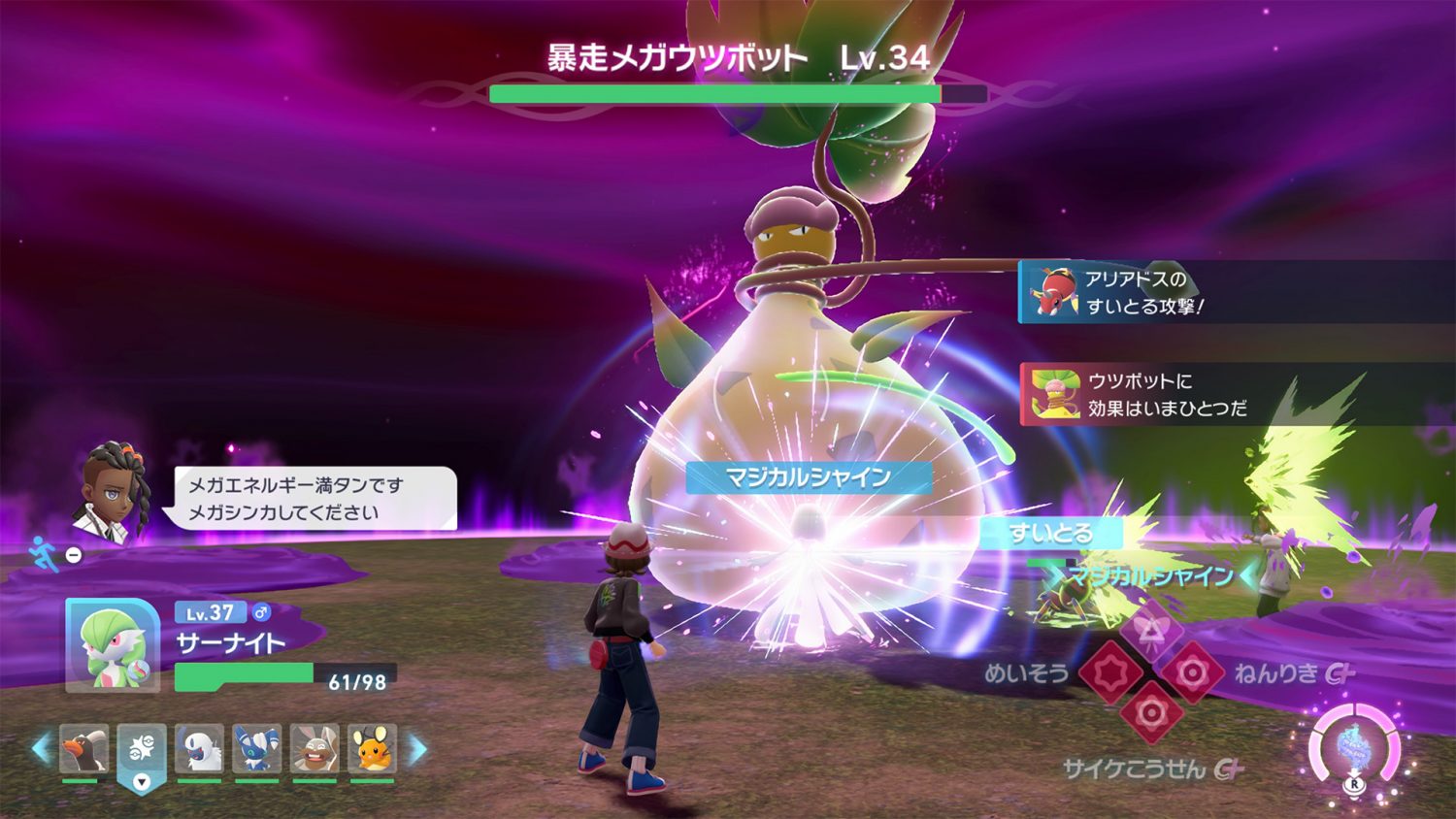Cycle party bar with right arrow
This screenshot has height=819, width=1456.
pyautogui.click(x=416, y=749)
